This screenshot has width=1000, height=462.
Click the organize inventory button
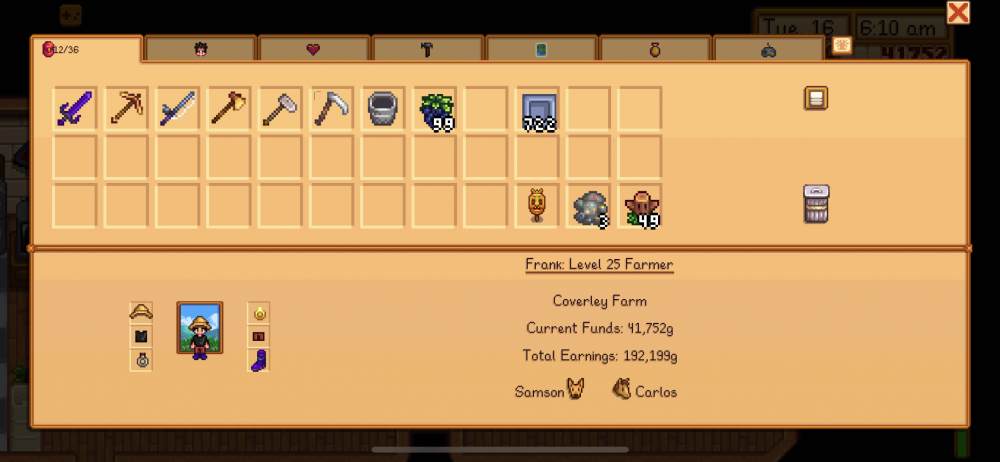(816, 98)
